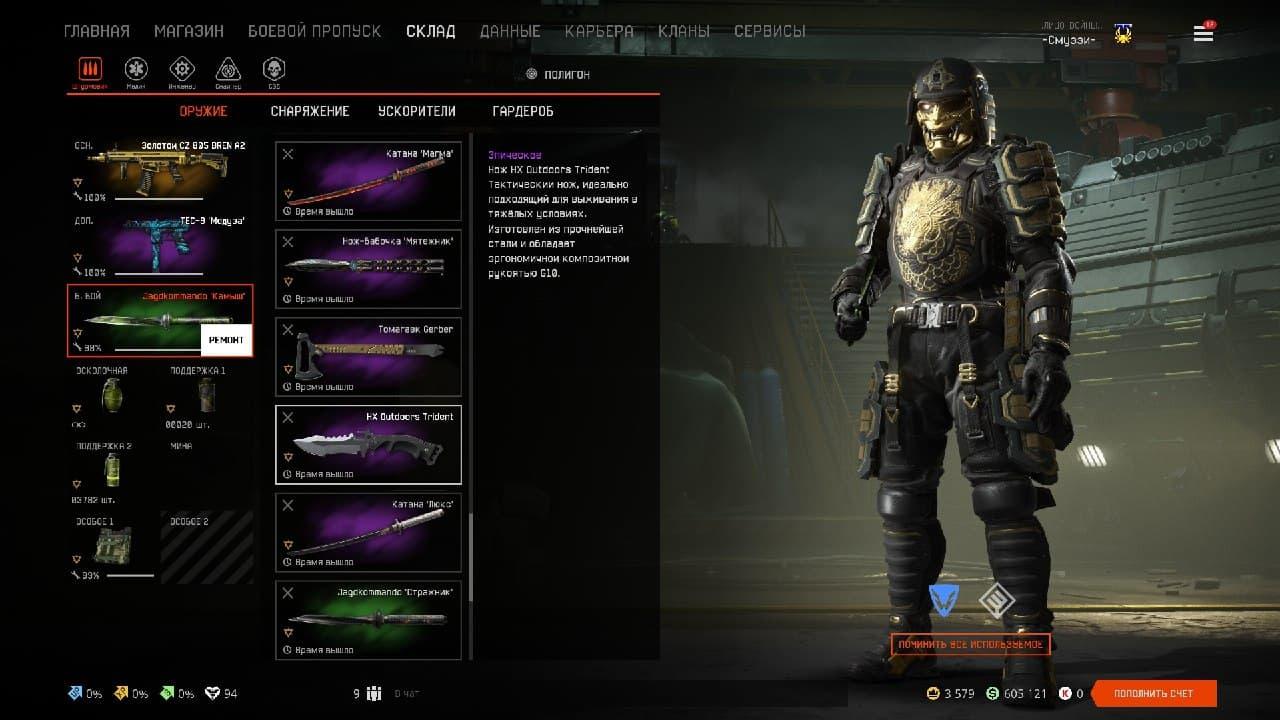Open the СЕРВИСЫ menu

(x=769, y=31)
